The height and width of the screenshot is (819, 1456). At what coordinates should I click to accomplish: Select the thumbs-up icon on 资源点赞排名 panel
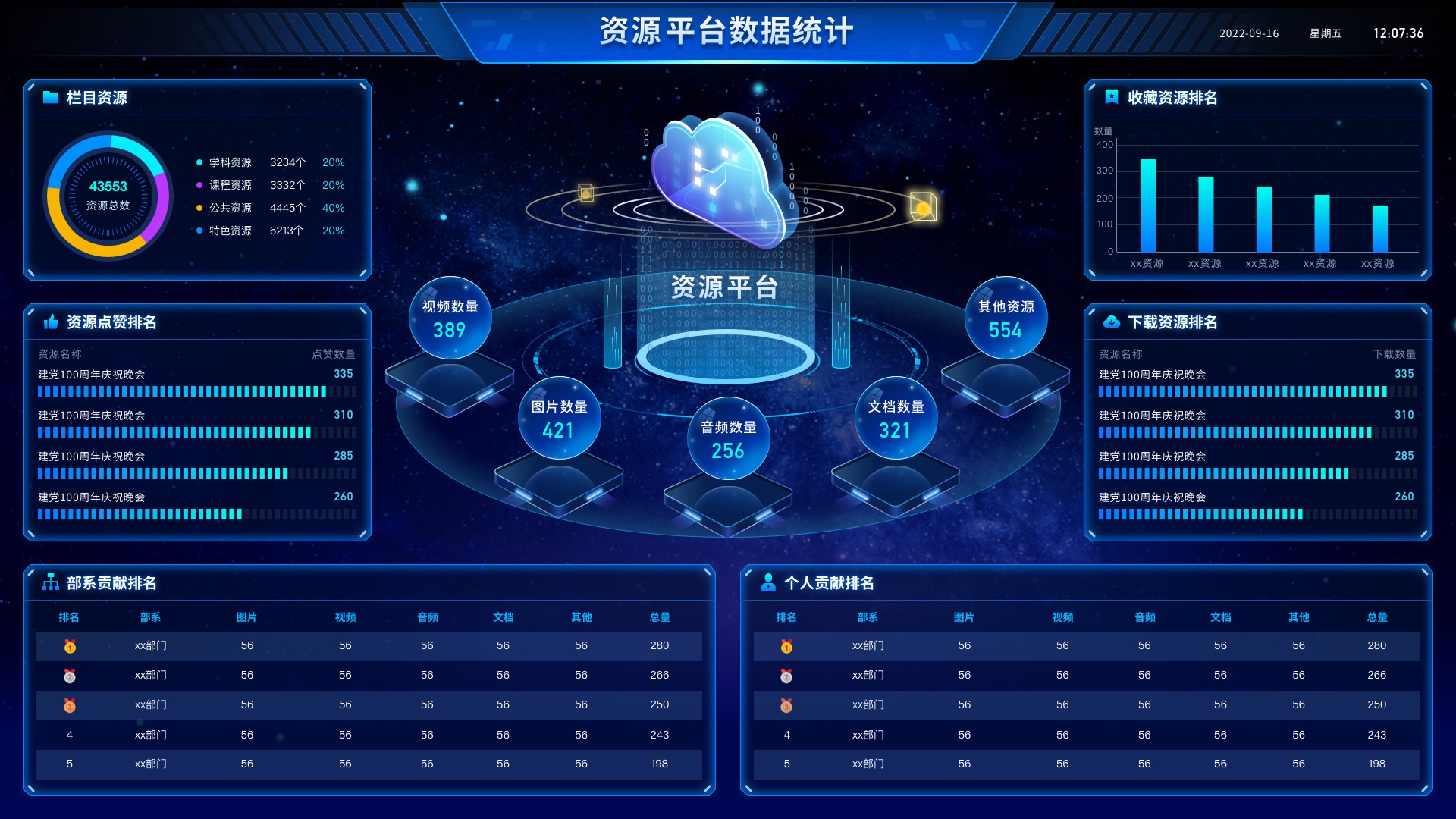click(51, 322)
